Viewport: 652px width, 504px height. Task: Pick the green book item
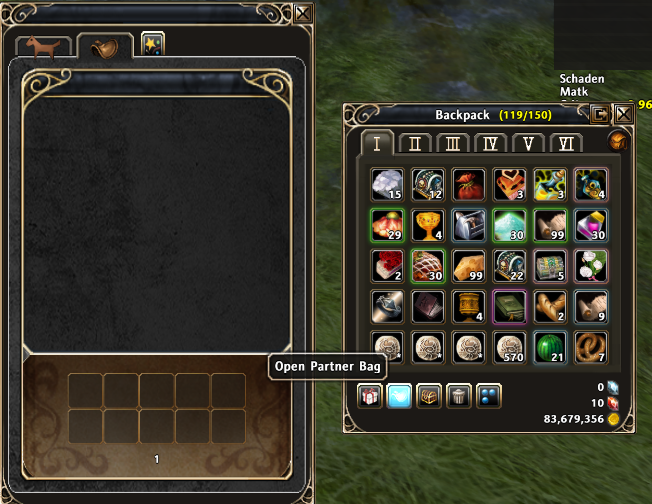[508, 306]
